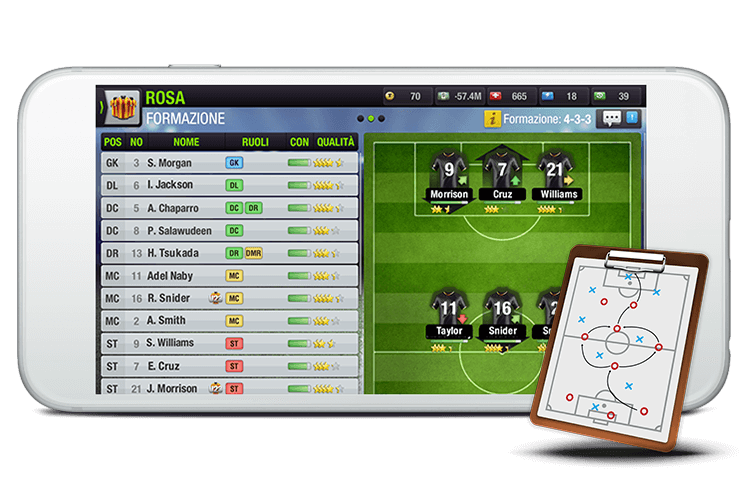The height and width of the screenshot is (500, 750).
Task: Sort the squad list by NOME header
Action: (x=186, y=141)
